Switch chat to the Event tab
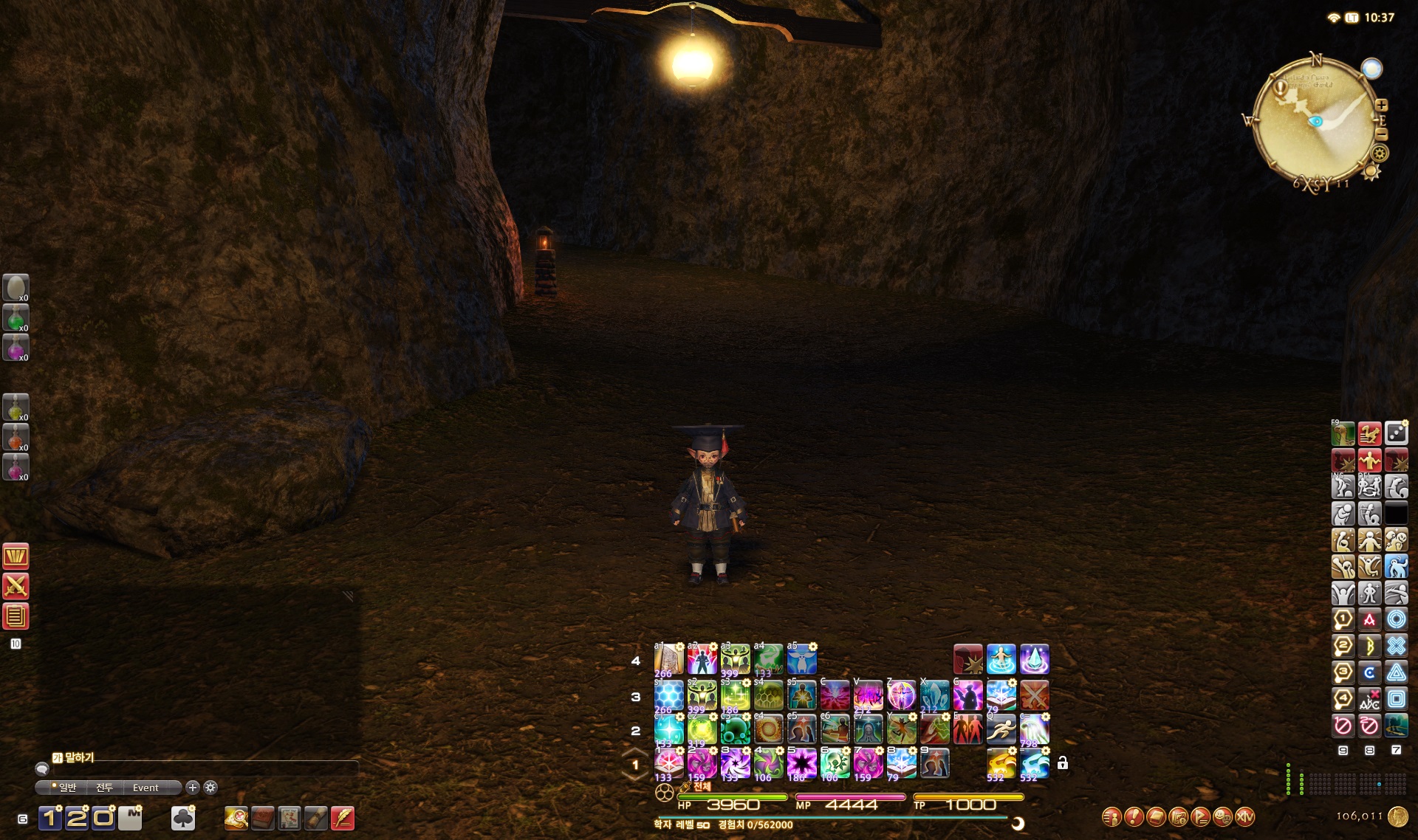Screen dimensions: 1418x840 (145, 788)
